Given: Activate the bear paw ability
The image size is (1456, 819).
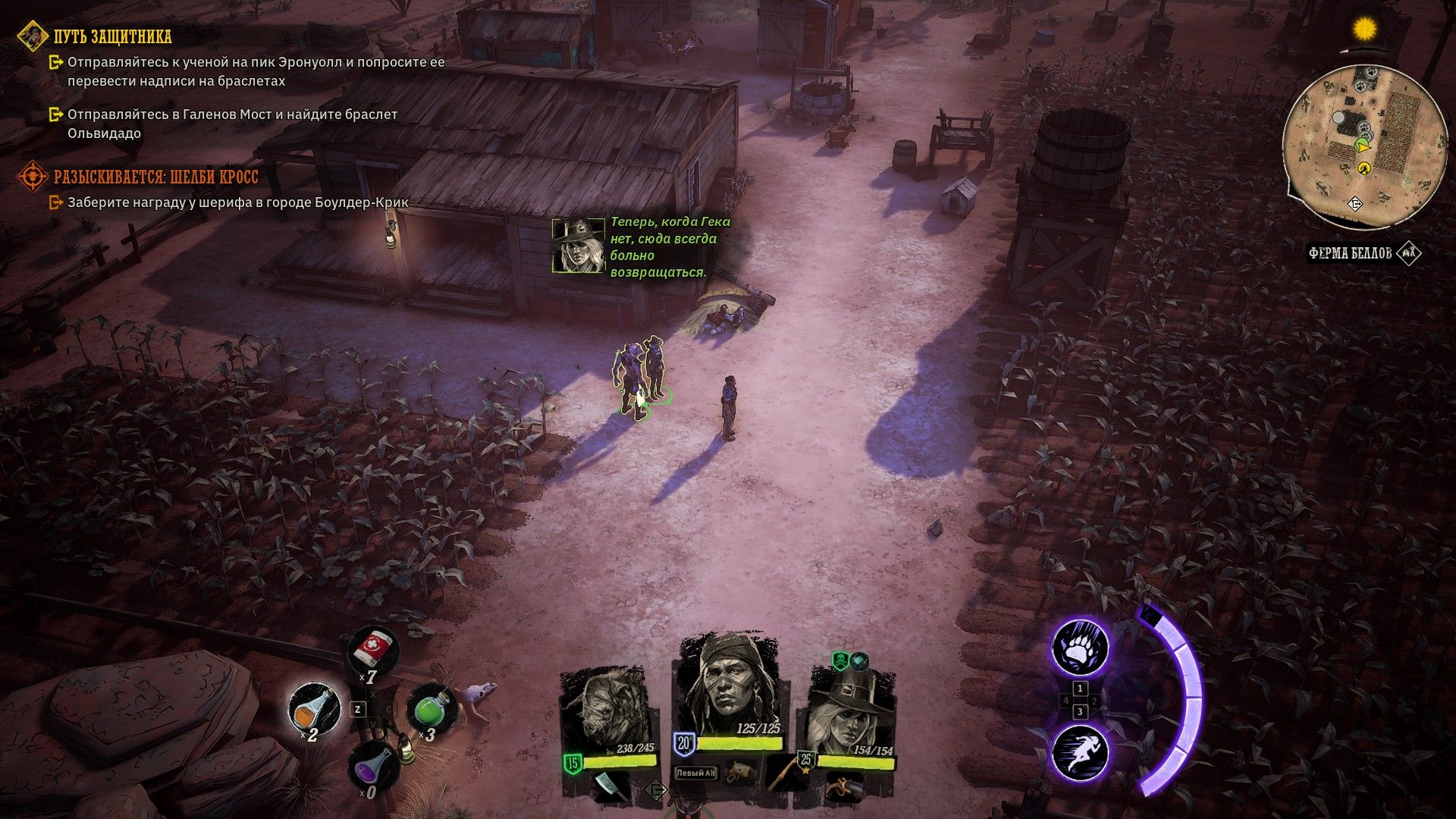Looking at the screenshot, I should (1080, 648).
